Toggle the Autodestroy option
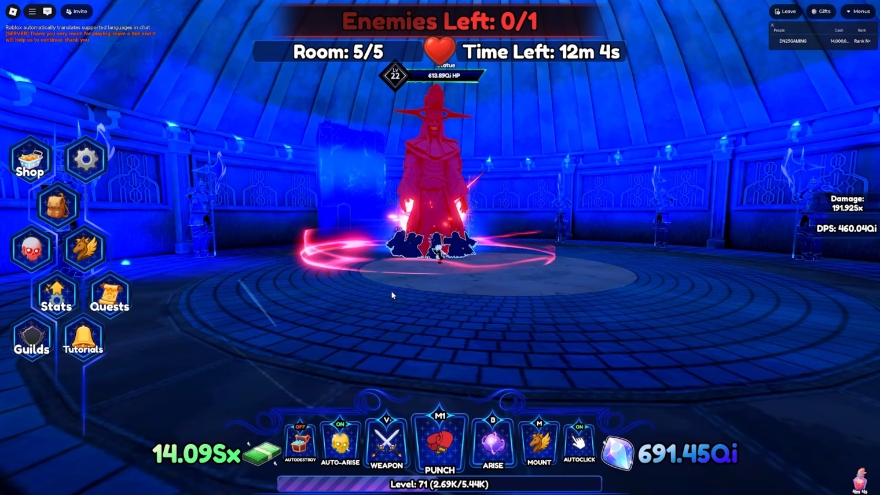880x495 pixels. pyautogui.click(x=300, y=443)
